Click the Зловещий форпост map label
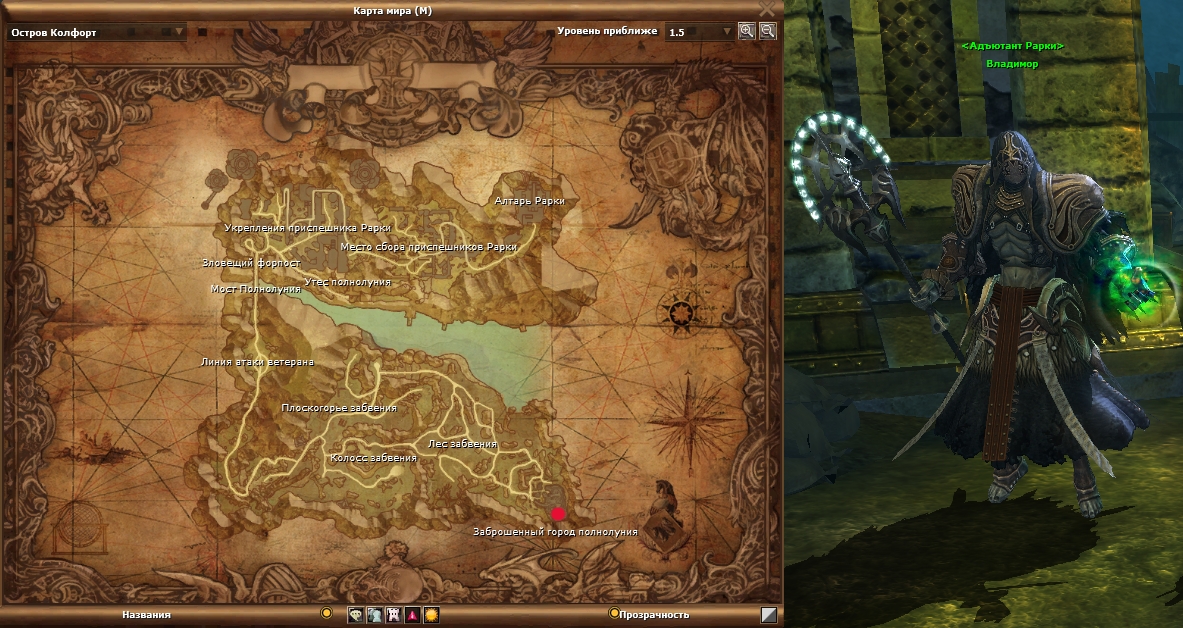The width and height of the screenshot is (1183, 628). [251, 264]
